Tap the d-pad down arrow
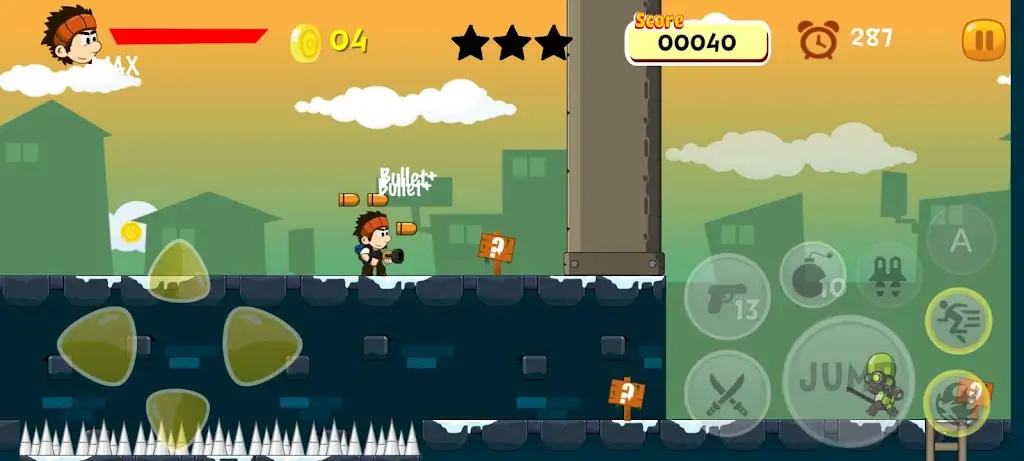1024x461 pixels. pos(178,416)
